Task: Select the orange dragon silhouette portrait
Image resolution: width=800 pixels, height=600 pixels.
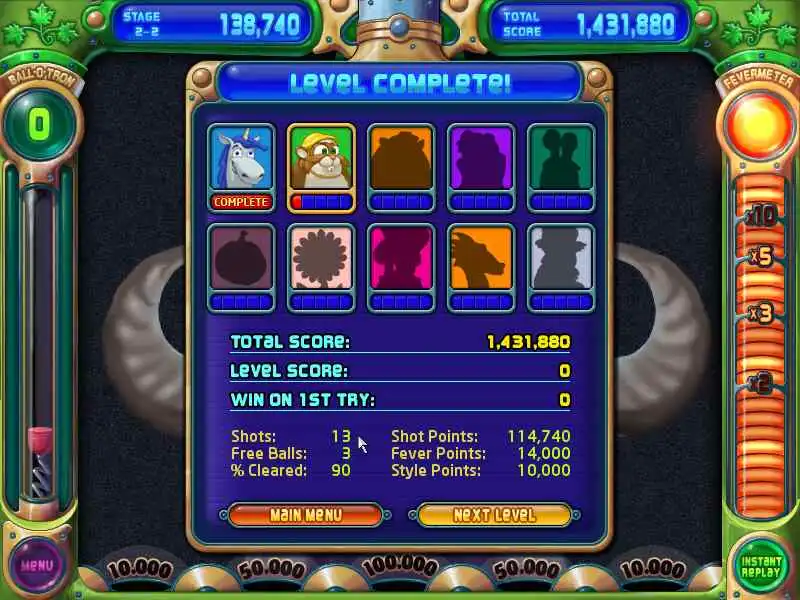Action: click(x=481, y=258)
